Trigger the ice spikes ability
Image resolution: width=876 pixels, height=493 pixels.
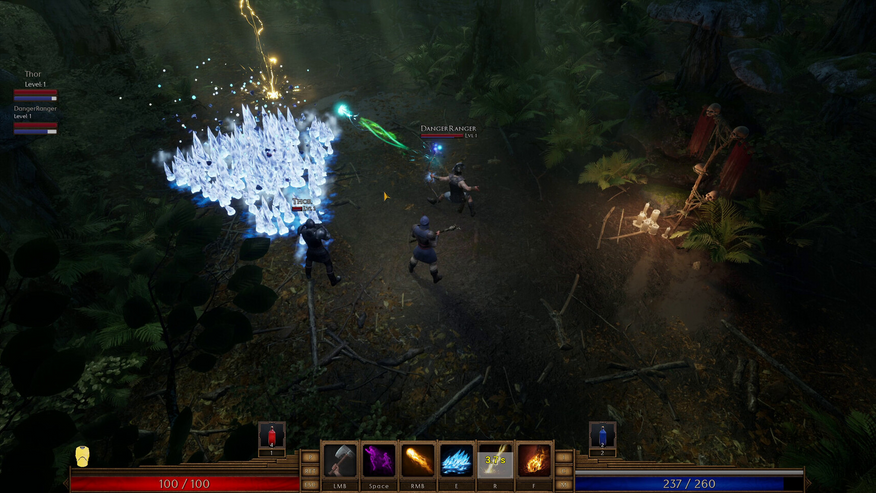456,460
